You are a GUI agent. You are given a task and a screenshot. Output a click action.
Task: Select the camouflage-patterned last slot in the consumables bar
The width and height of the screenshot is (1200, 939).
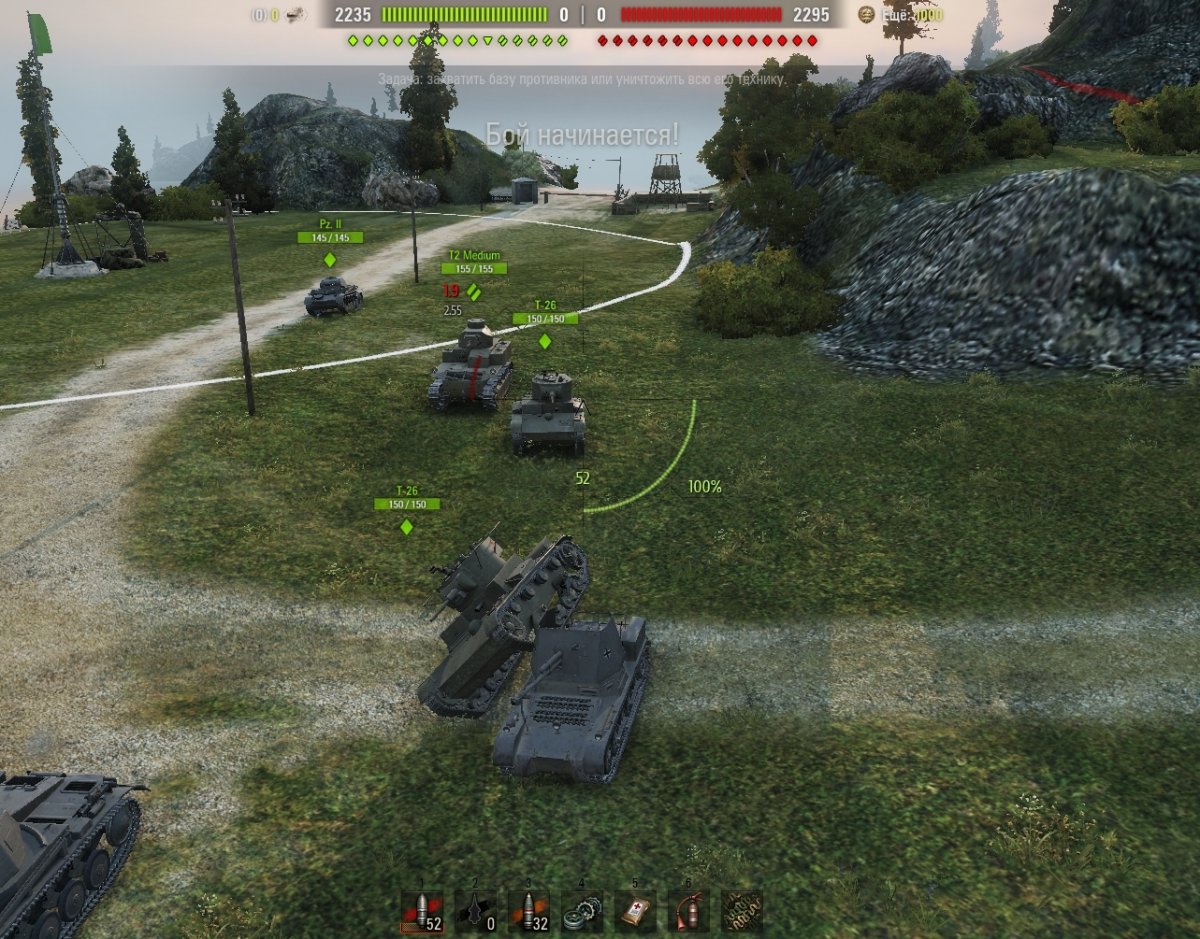click(x=741, y=911)
